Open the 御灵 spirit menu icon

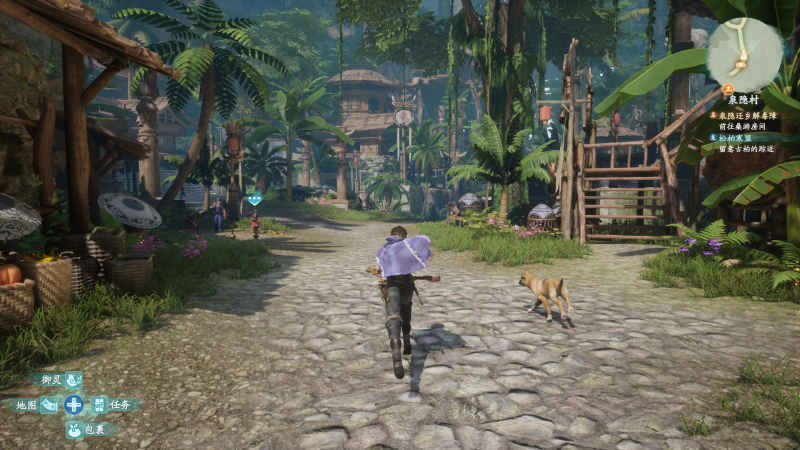click(73, 380)
